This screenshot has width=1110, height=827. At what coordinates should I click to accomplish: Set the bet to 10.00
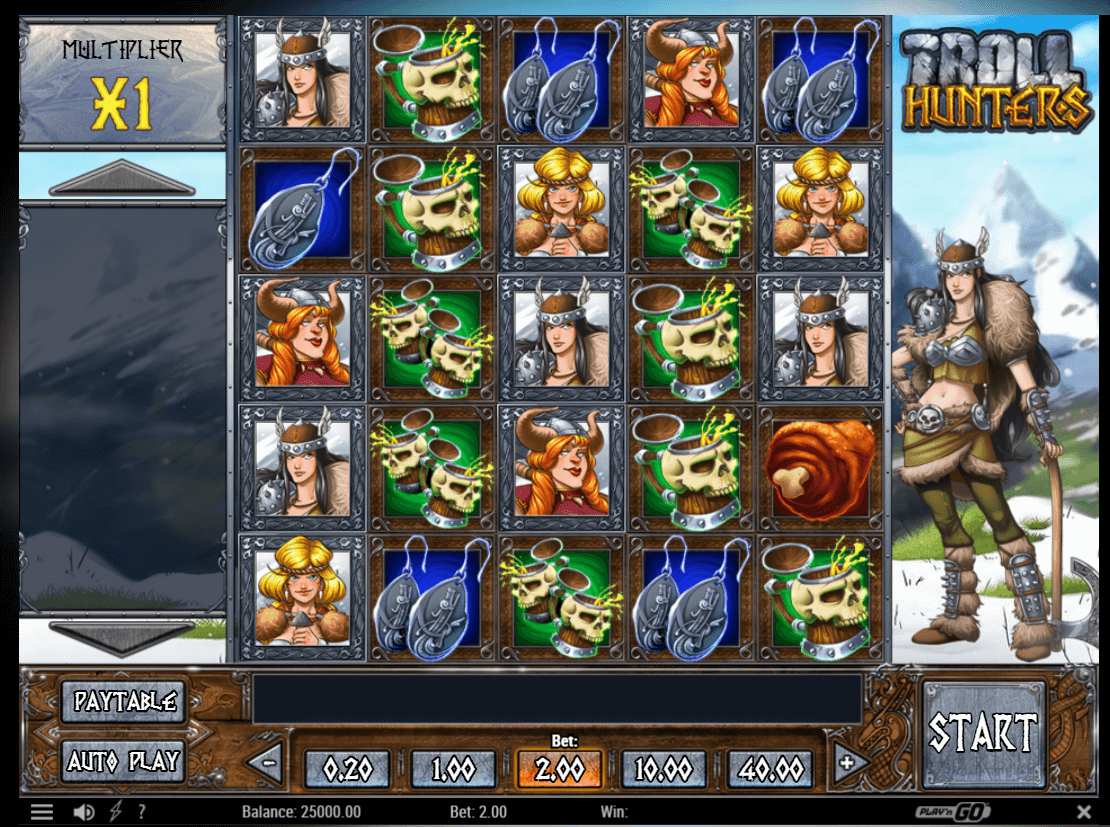coord(664,769)
